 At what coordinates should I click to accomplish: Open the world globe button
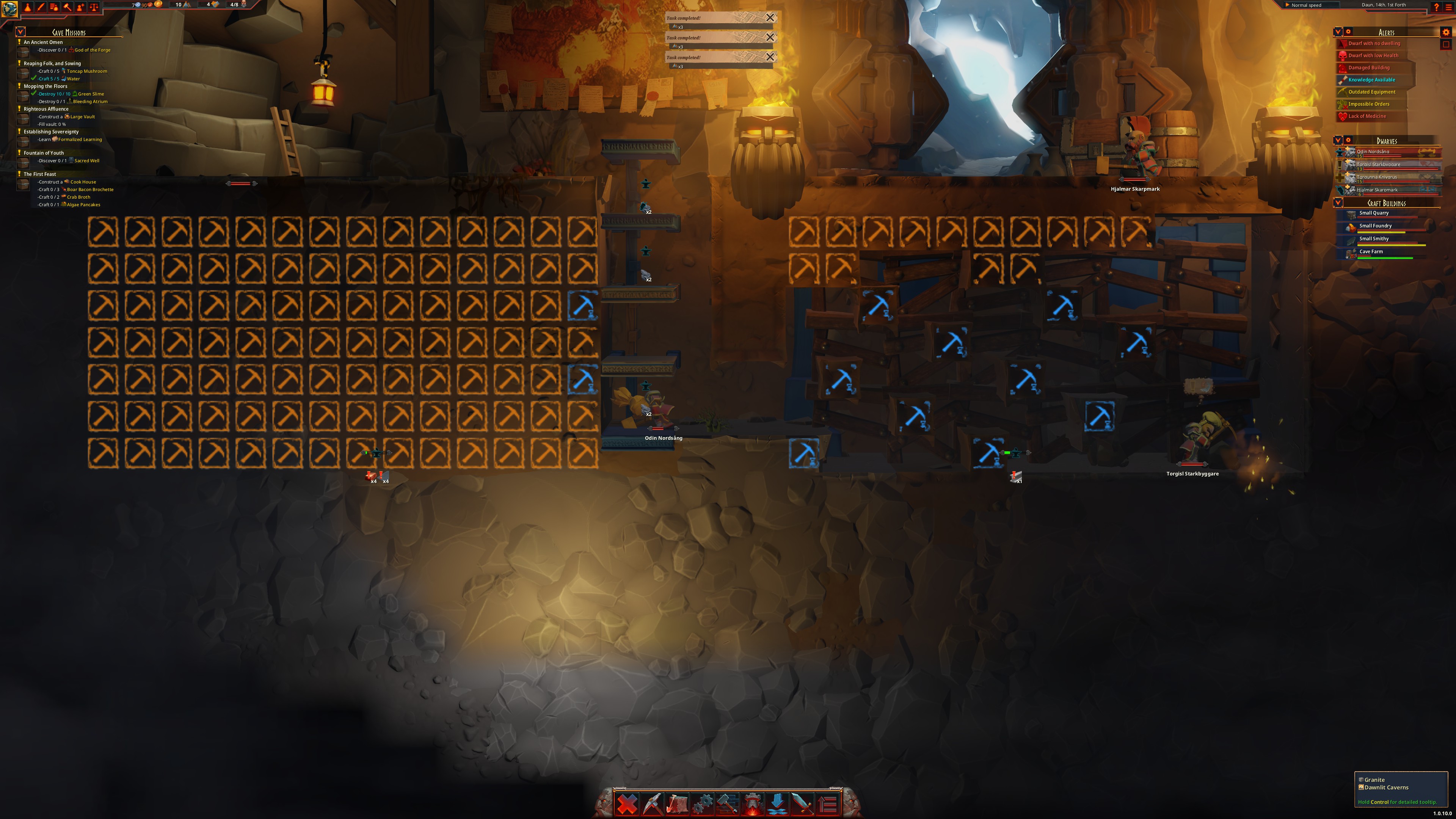click(x=9, y=8)
